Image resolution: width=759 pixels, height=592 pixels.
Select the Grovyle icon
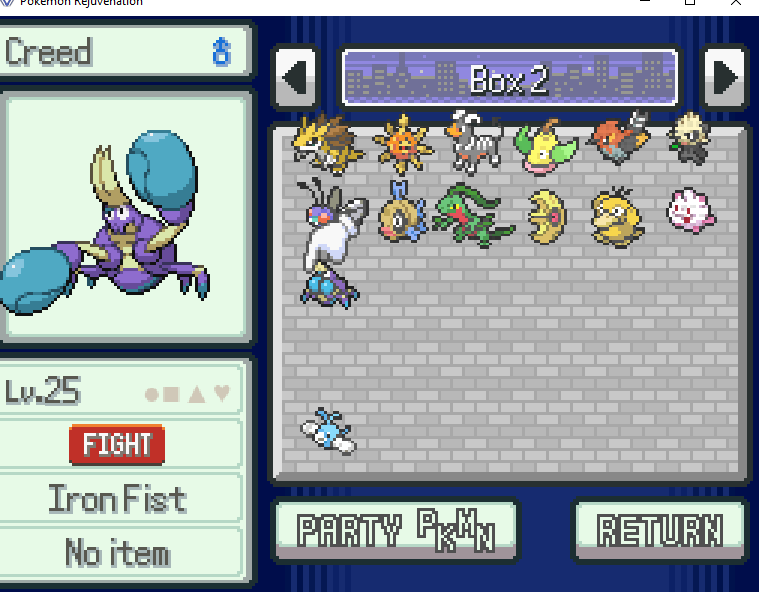click(475, 214)
